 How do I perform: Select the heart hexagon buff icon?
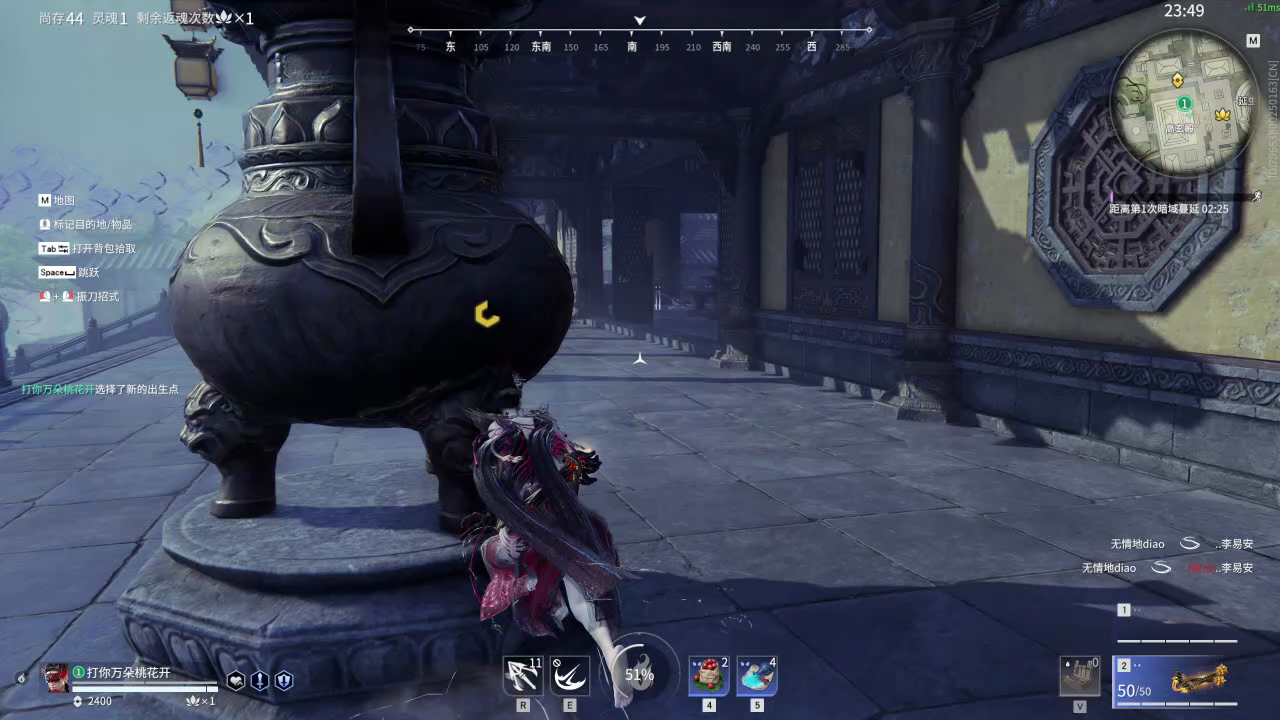(x=236, y=681)
